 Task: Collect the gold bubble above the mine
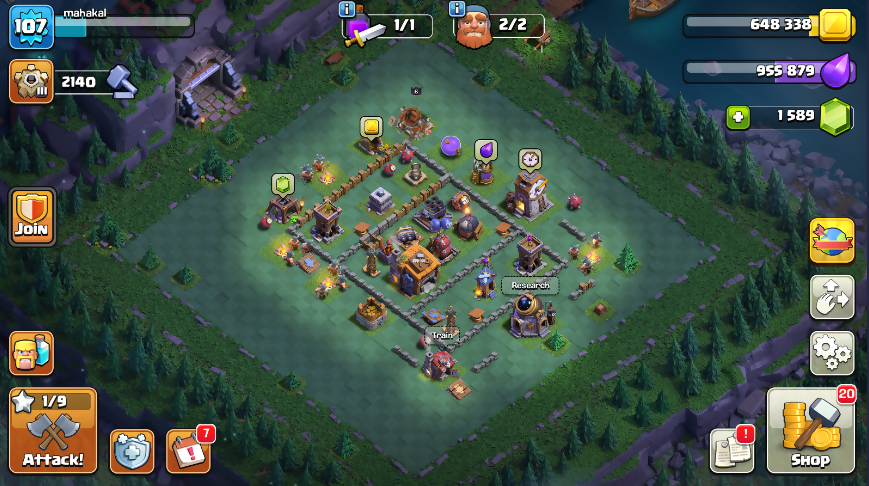coord(372,127)
